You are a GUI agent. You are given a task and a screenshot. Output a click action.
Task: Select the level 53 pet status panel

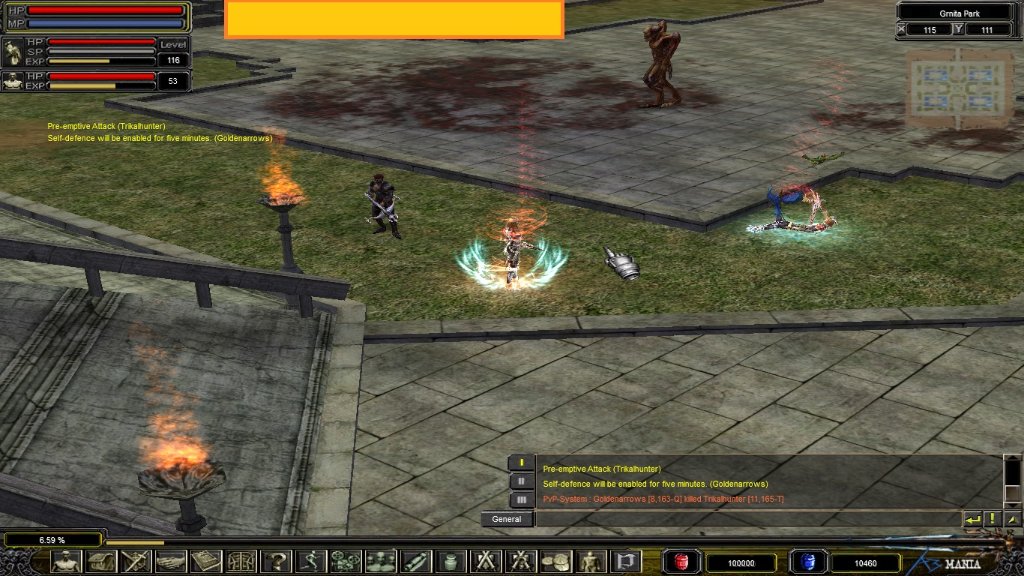(x=95, y=81)
